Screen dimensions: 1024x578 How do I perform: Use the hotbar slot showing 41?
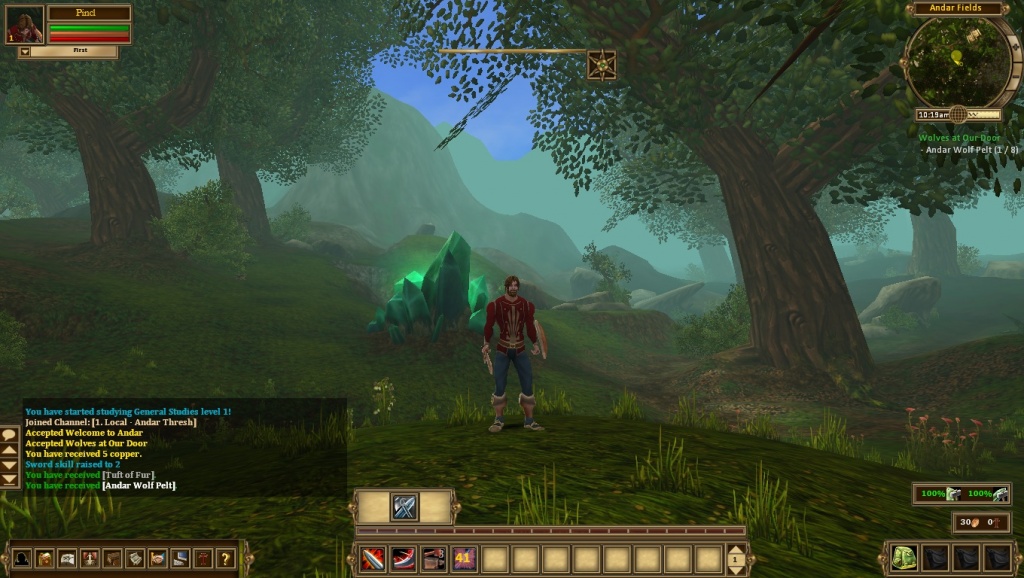pyautogui.click(x=464, y=559)
